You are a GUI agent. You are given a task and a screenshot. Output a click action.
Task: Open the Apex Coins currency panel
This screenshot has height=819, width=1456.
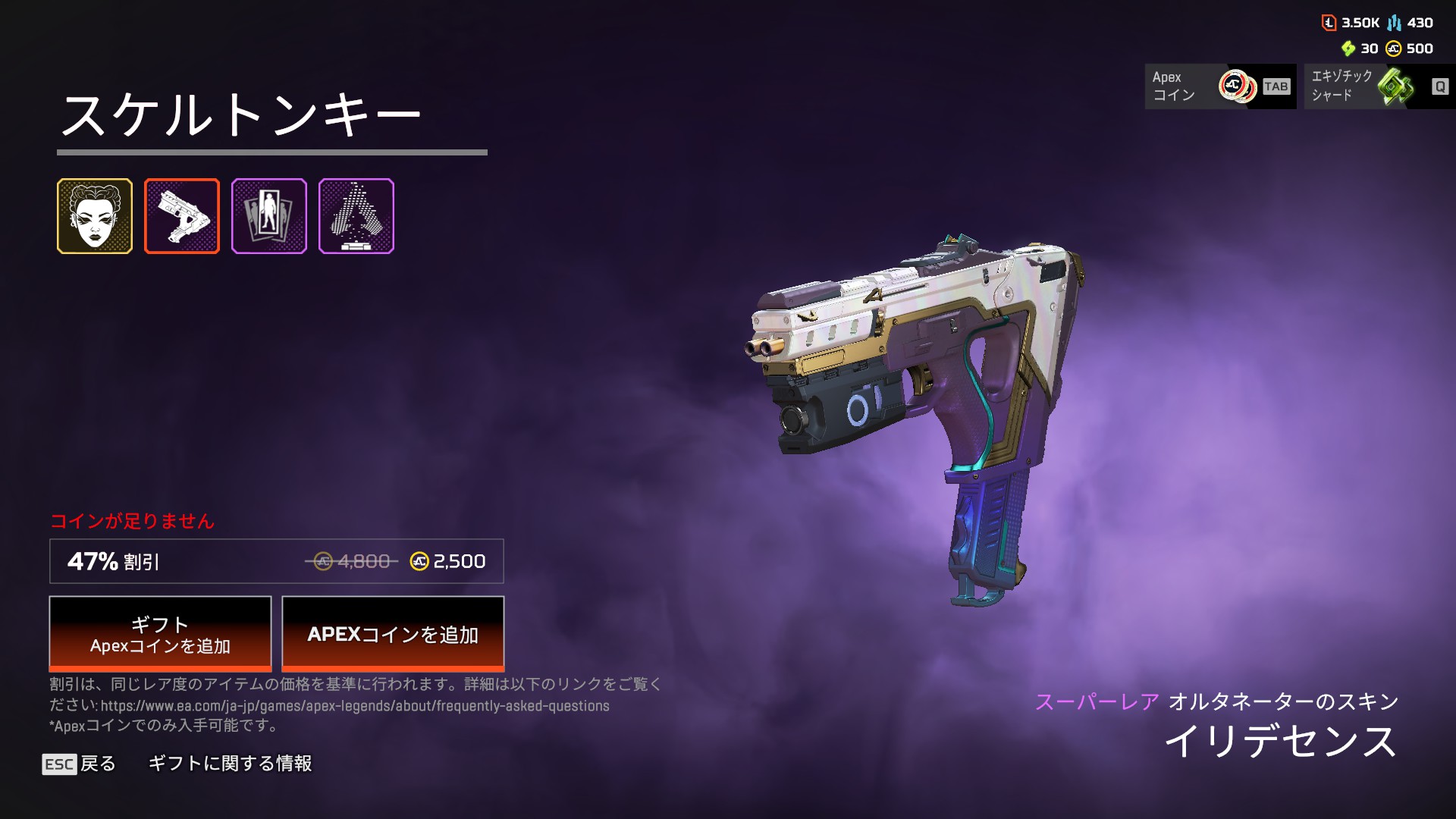pyautogui.click(x=1220, y=86)
